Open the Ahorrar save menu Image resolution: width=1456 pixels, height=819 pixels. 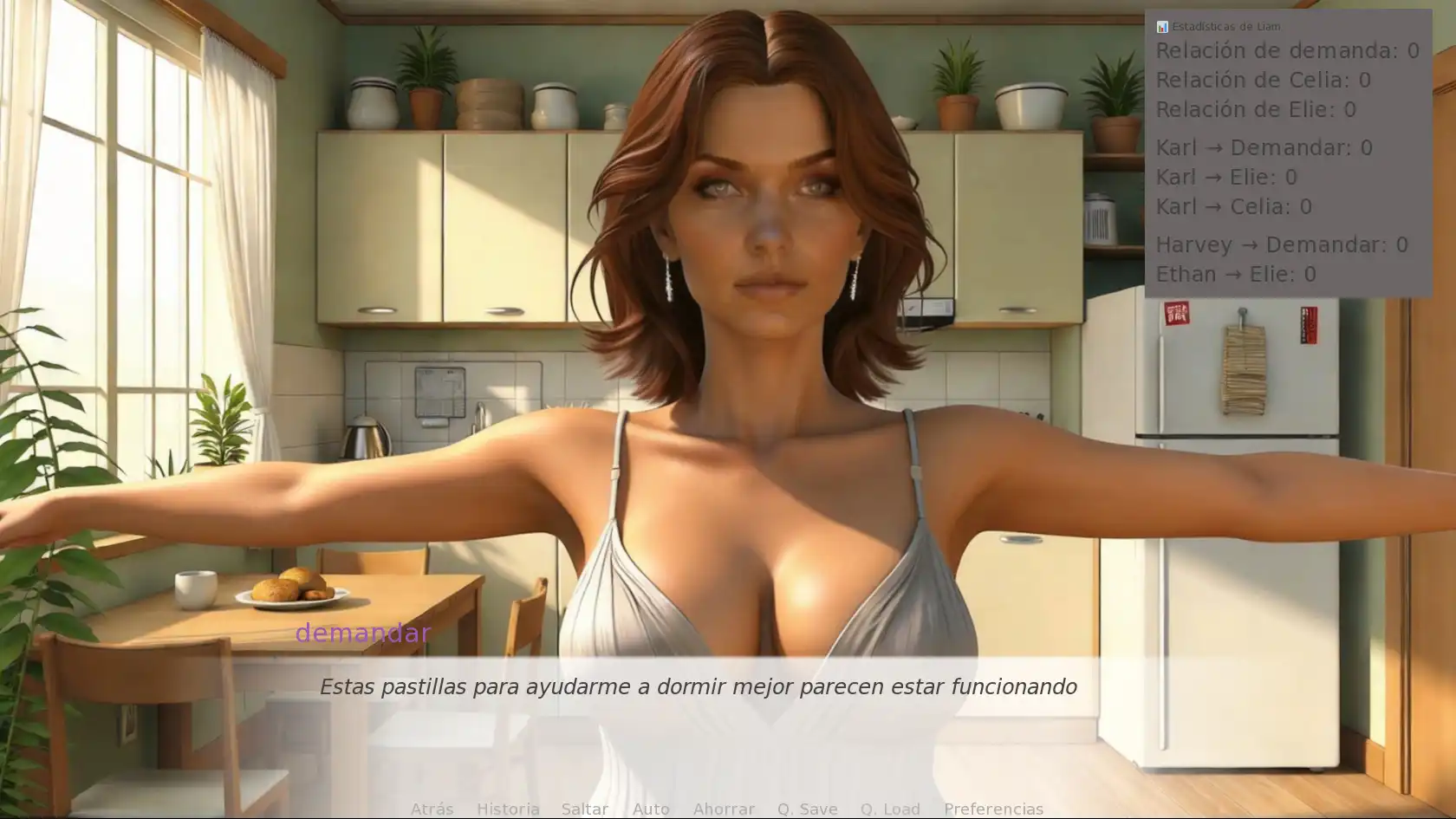[724, 809]
